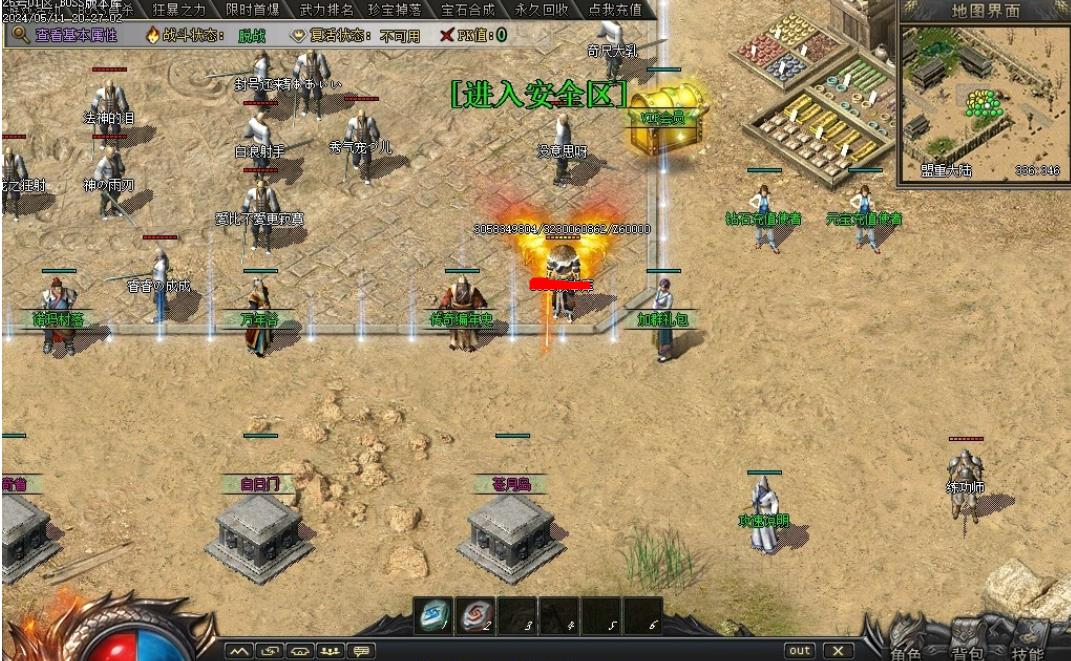Click the X button beside out
Image resolution: width=1071 pixels, height=661 pixels.
(839, 651)
